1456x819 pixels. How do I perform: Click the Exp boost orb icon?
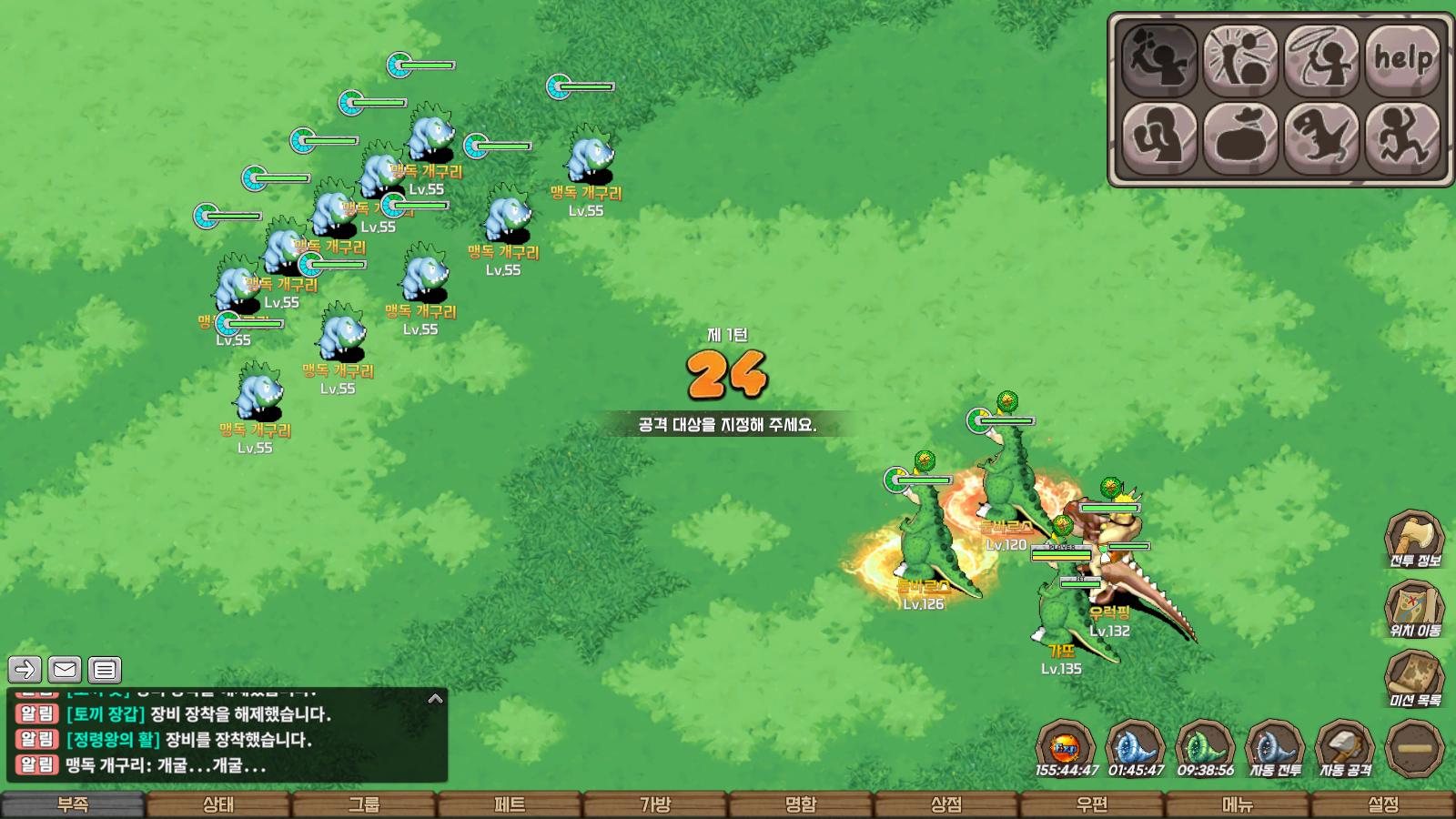point(1066,748)
